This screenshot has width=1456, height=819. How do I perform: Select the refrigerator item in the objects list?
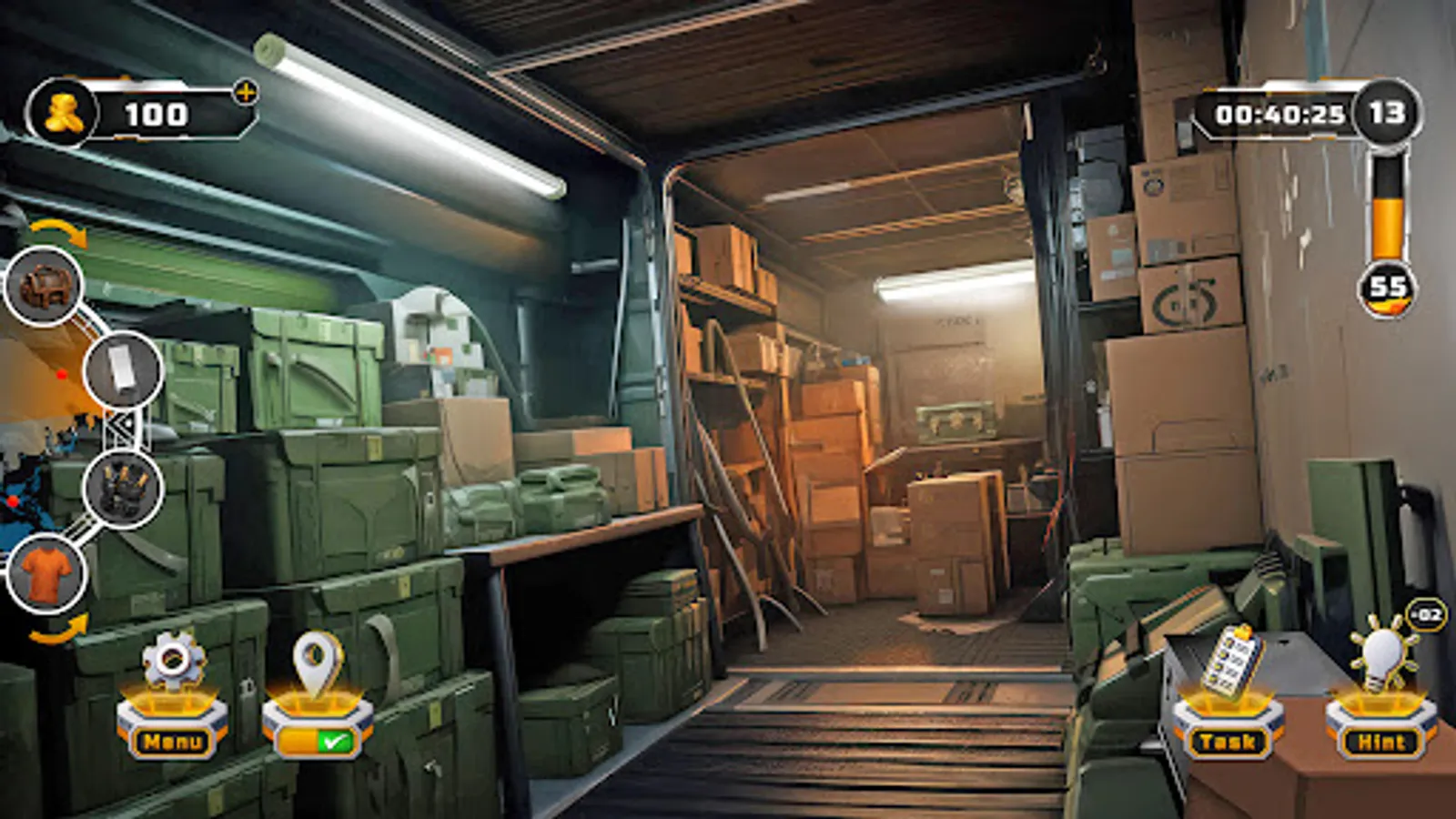[x=124, y=373]
